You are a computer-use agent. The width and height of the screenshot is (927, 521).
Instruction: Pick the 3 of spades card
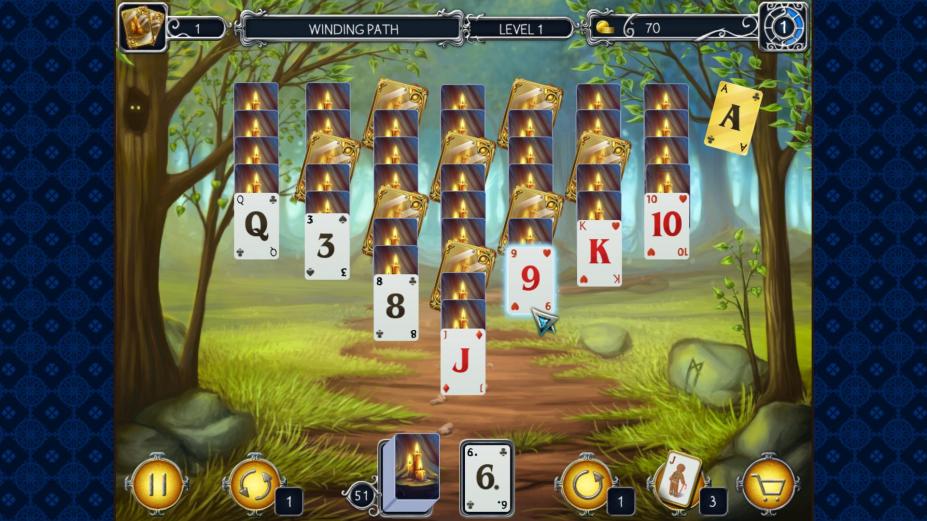click(327, 246)
